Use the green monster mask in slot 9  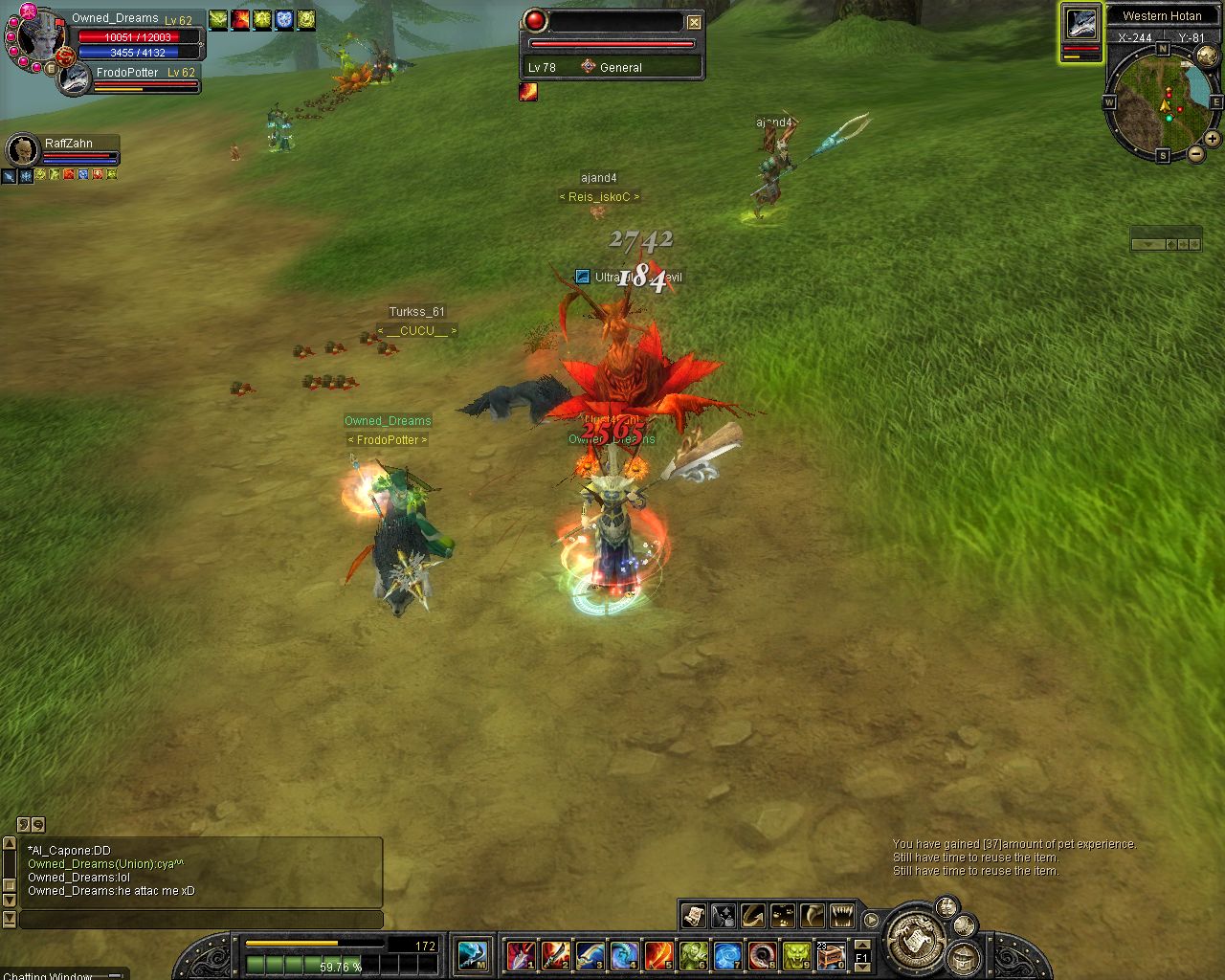796,954
